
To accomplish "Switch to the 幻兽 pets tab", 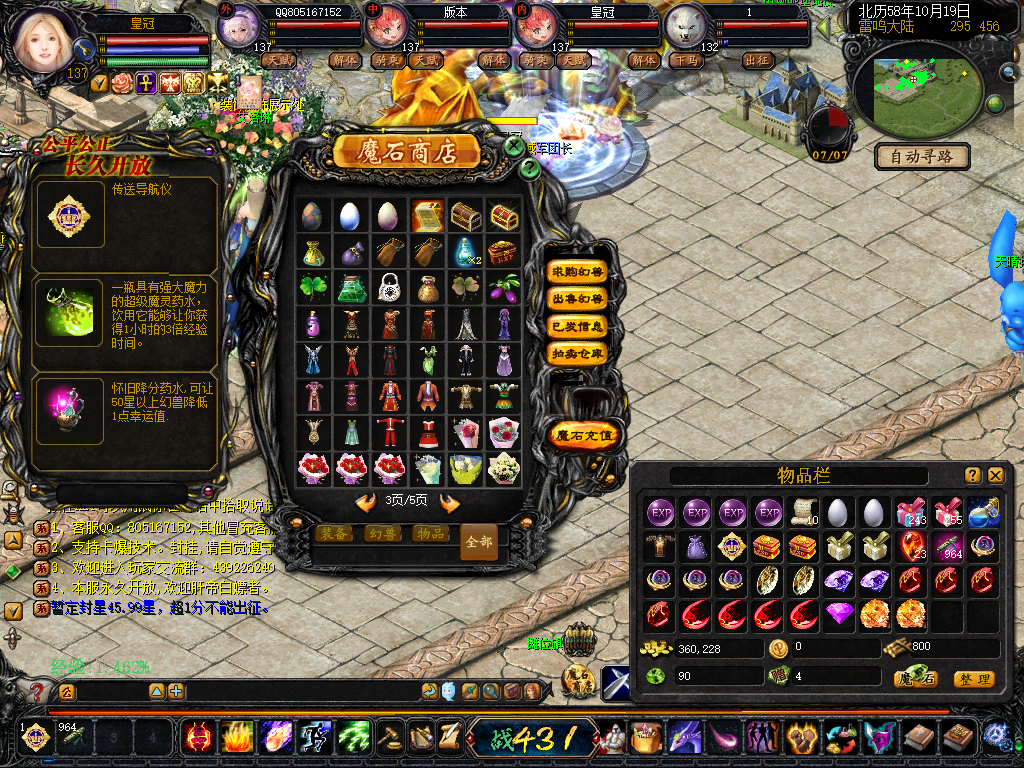I will (381, 534).
